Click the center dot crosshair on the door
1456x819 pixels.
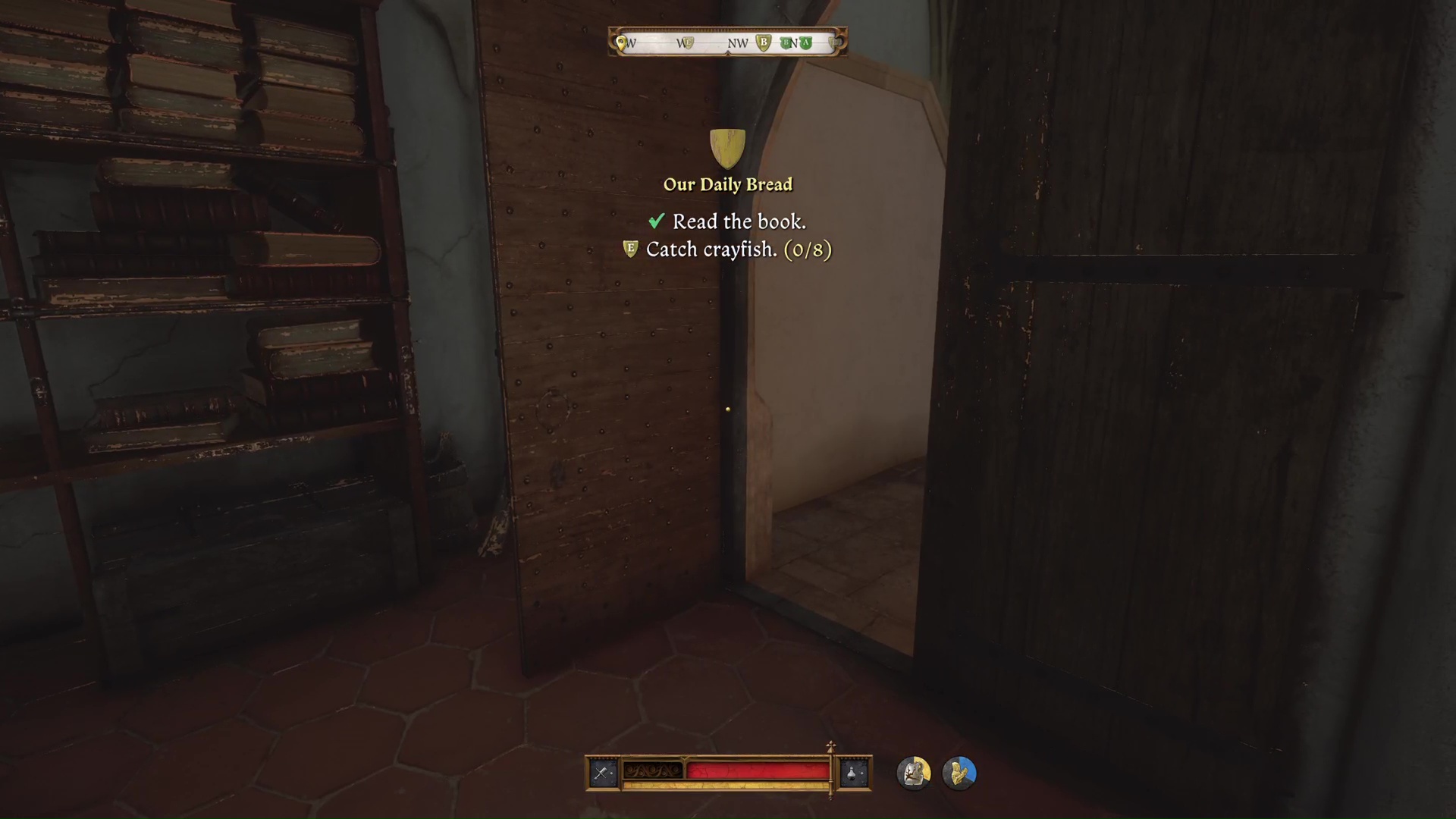[x=727, y=409]
